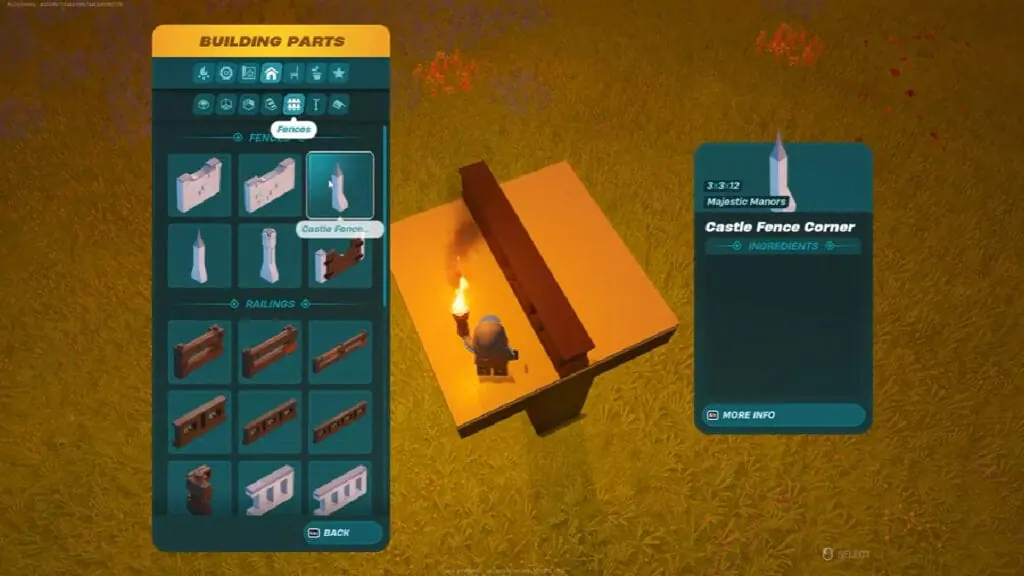Select the campfire category tab
The width and height of the screenshot is (1024, 576).
point(204,73)
